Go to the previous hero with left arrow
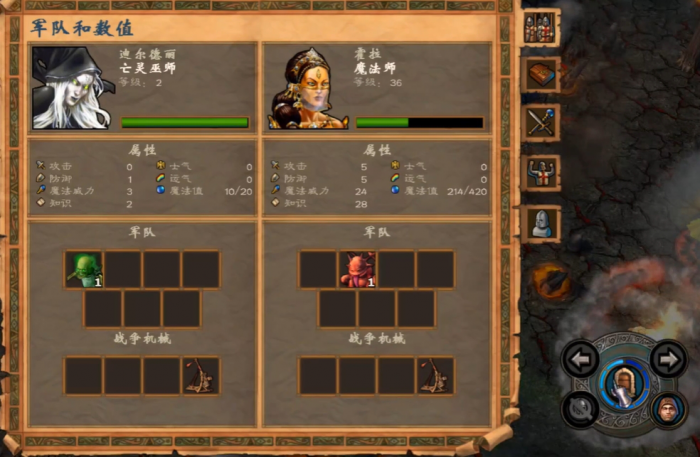700x457 pixels. coord(580,358)
